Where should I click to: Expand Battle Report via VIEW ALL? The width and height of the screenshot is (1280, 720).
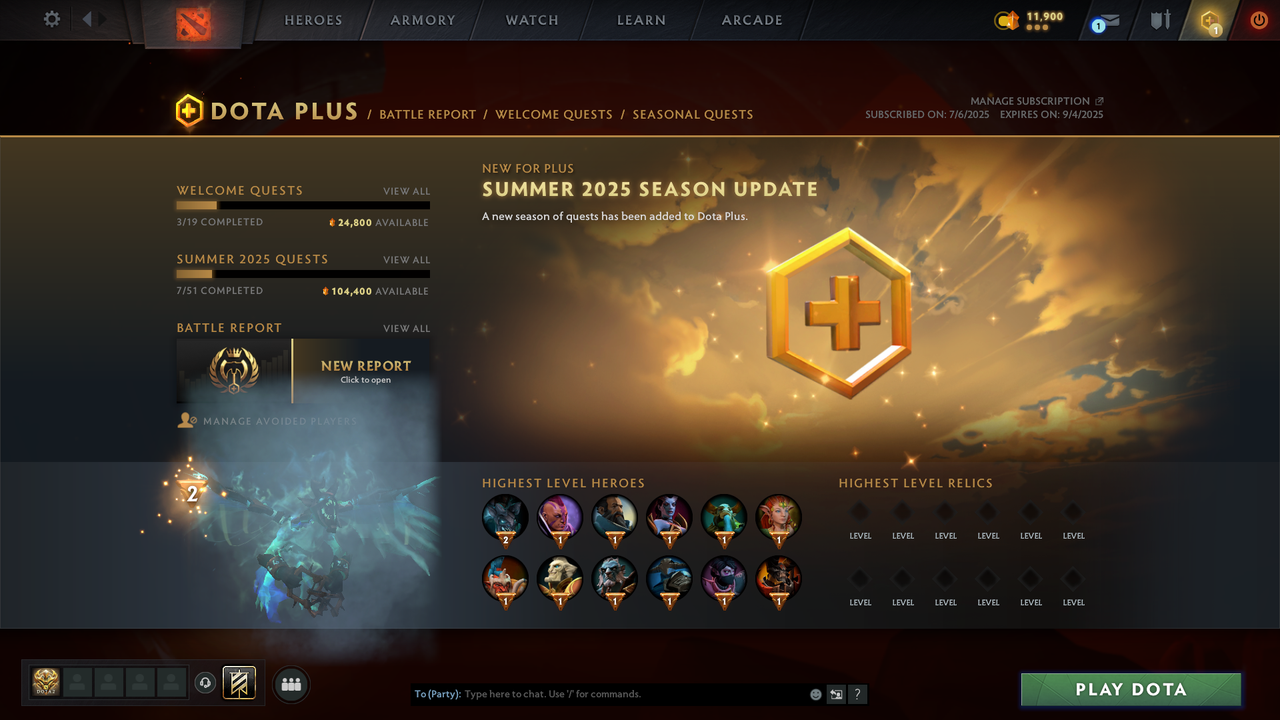click(406, 328)
